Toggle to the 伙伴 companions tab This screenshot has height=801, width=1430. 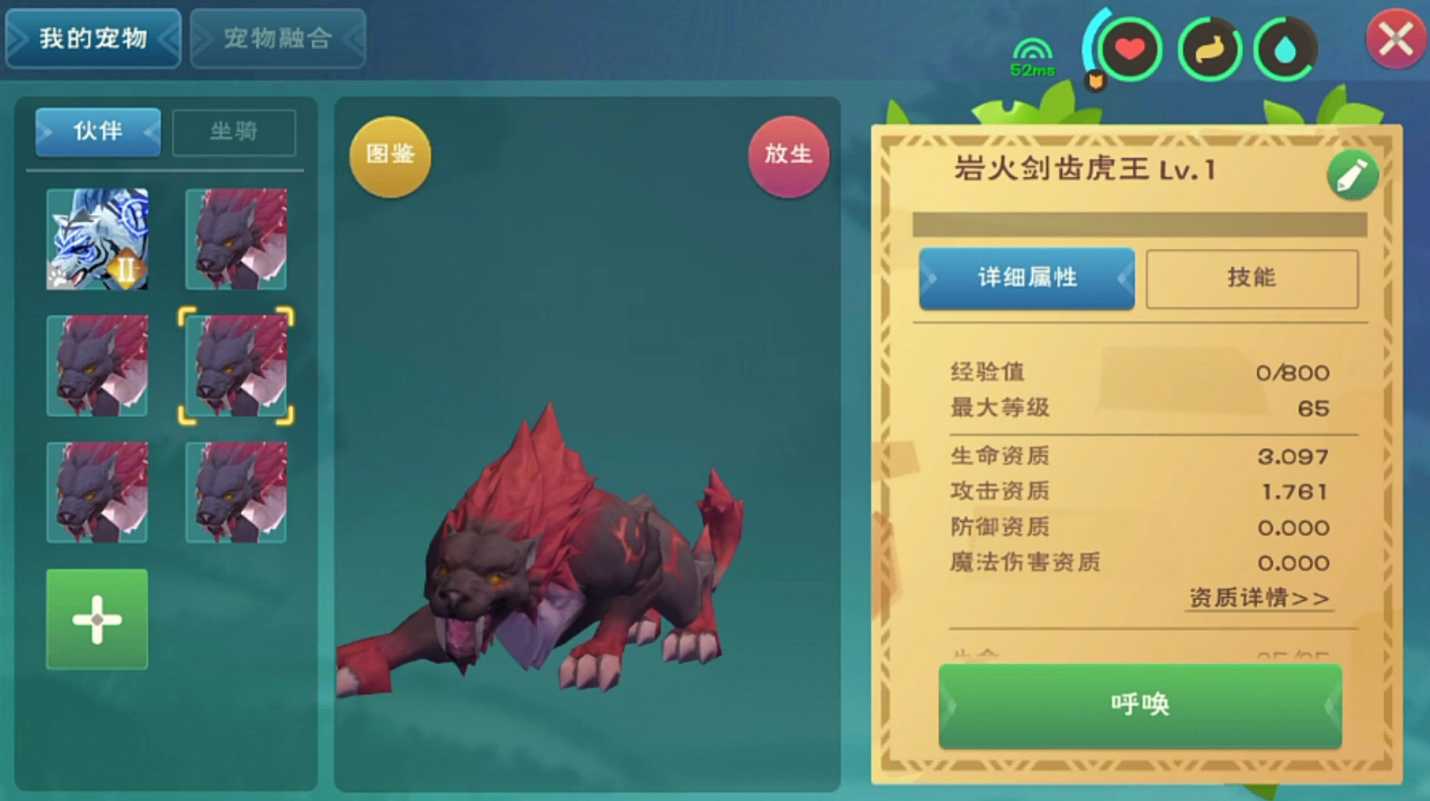pos(97,131)
